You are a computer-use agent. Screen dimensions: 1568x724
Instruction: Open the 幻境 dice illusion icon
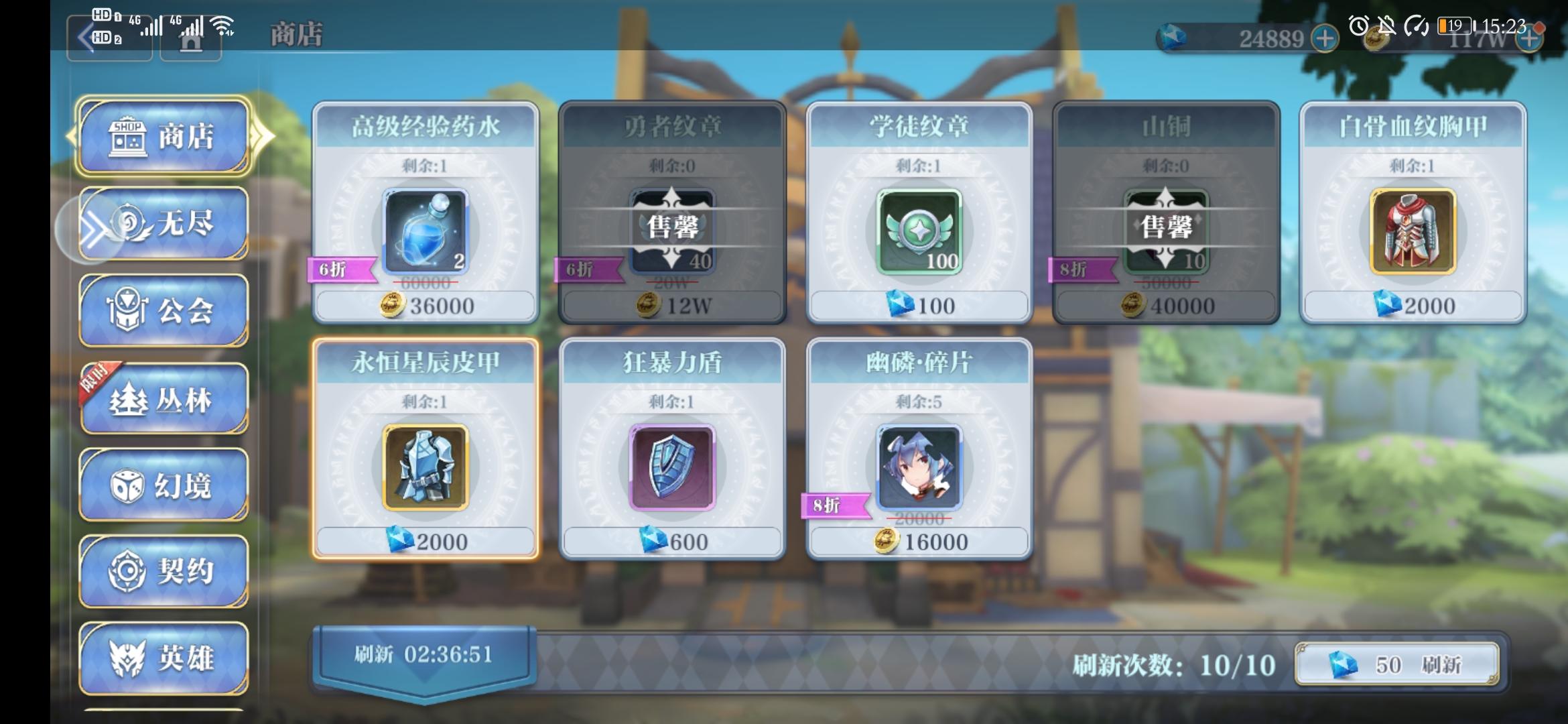pyautogui.click(x=129, y=485)
